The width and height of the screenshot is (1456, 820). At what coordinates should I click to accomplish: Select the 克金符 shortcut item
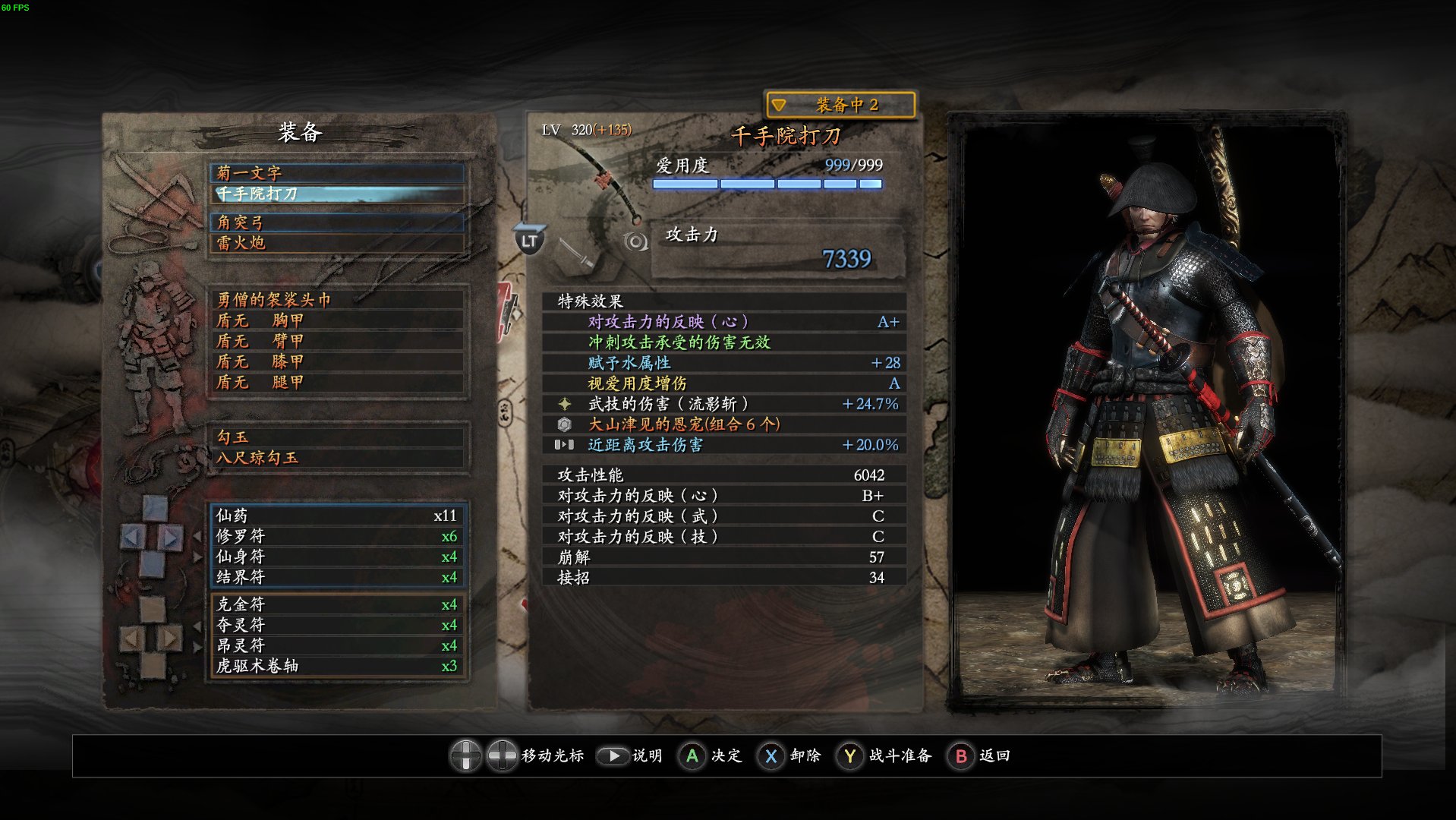(x=336, y=604)
